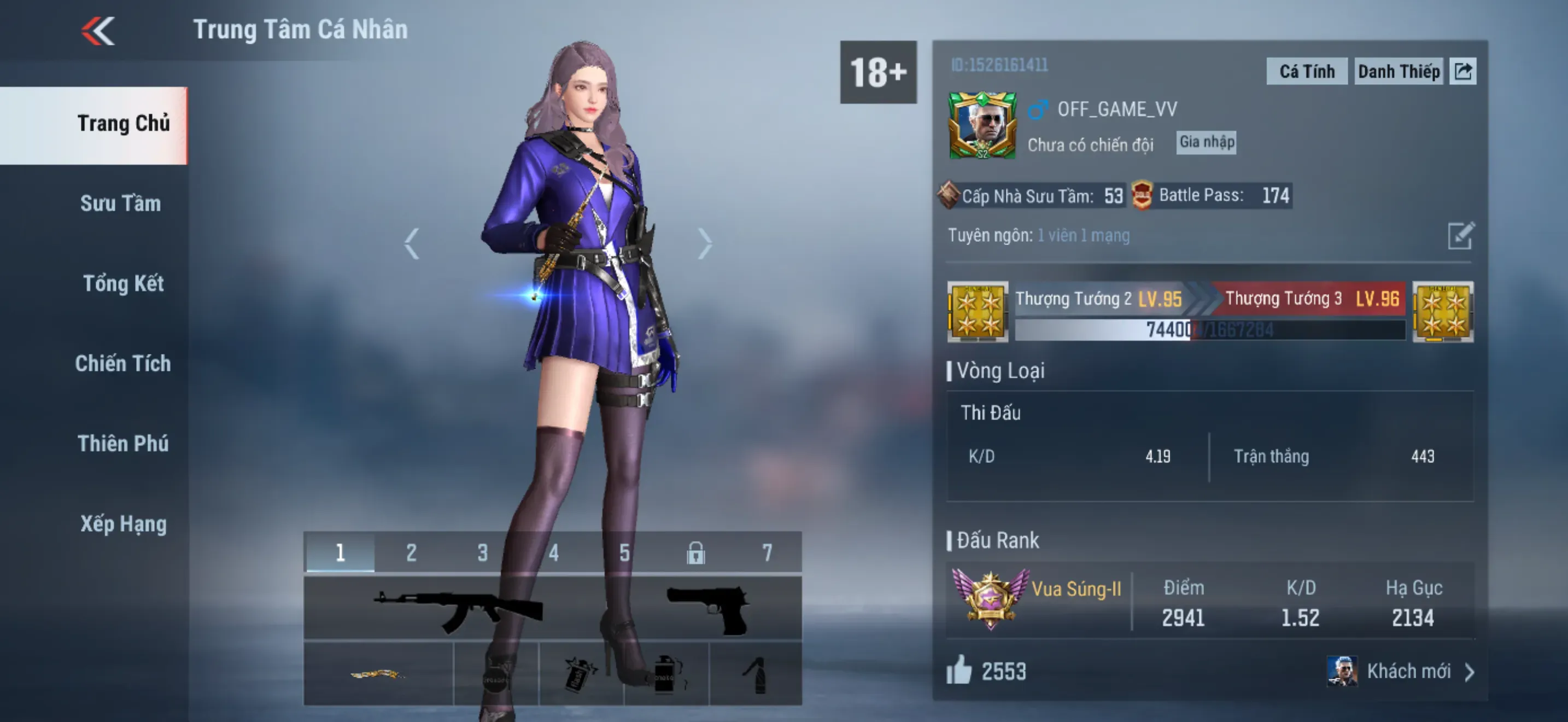The width and height of the screenshot is (1568, 722).
Task: Tap the Gia nhập team button
Action: [x=1206, y=142]
